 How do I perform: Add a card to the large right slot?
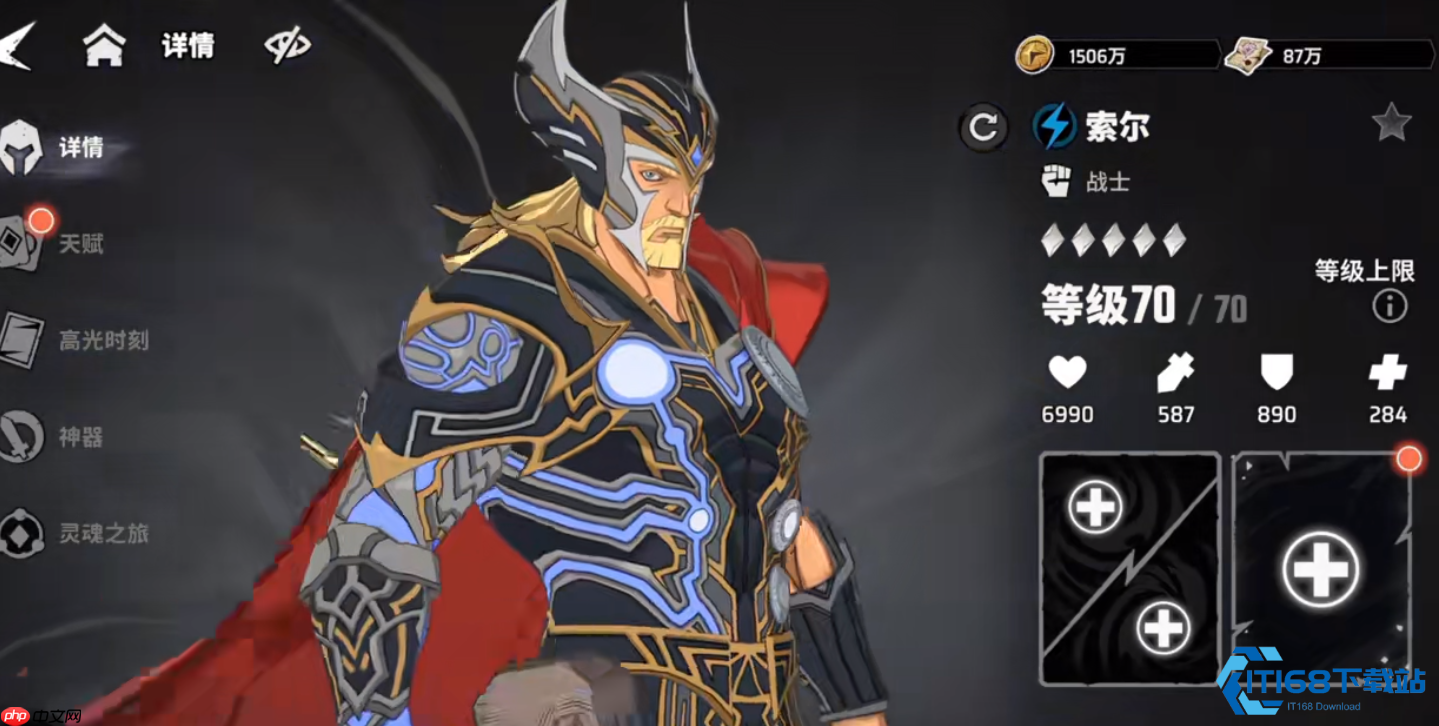click(1320, 569)
